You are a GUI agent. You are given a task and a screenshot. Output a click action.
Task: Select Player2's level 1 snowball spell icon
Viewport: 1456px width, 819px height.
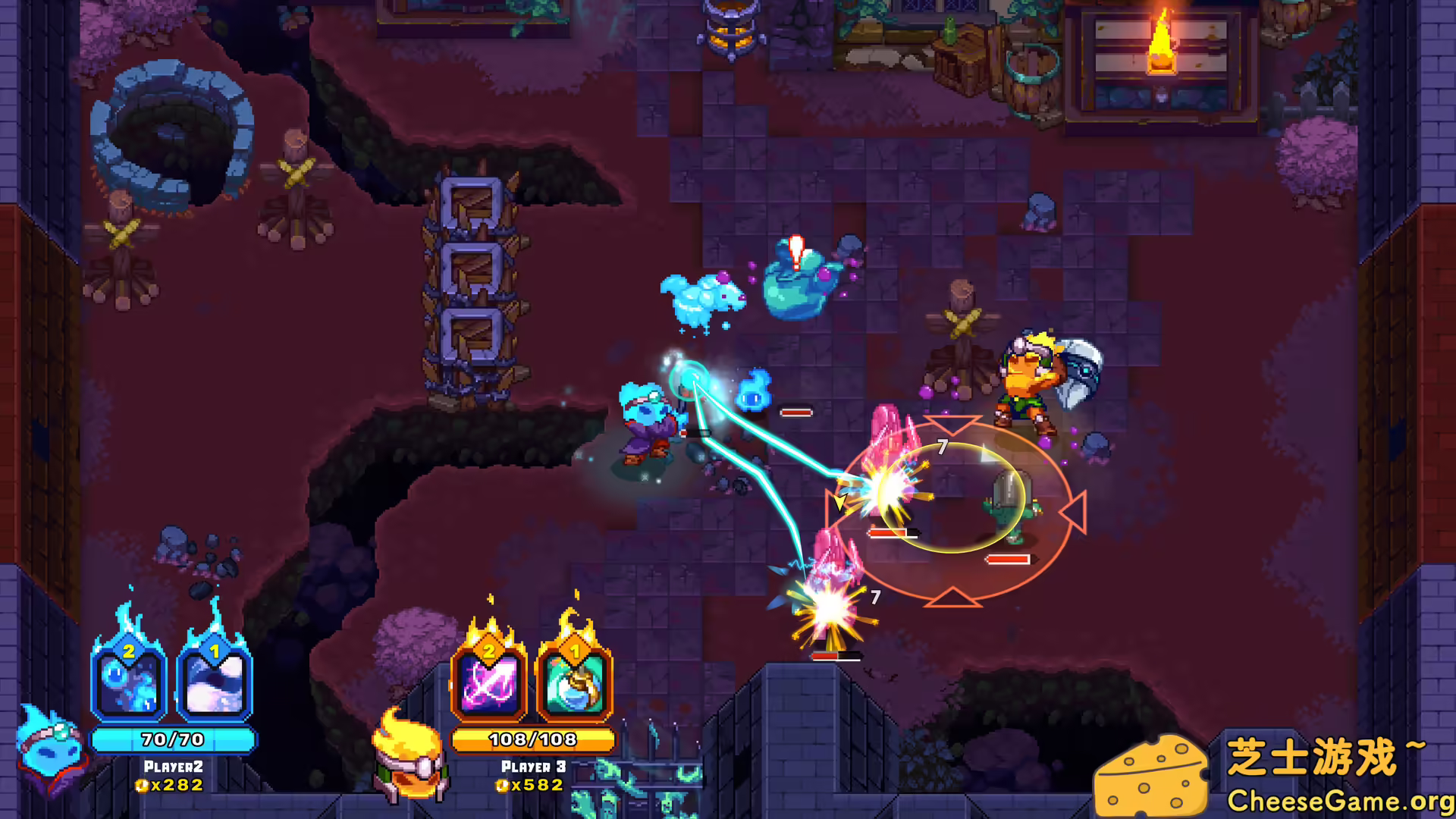tap(212, 685)
